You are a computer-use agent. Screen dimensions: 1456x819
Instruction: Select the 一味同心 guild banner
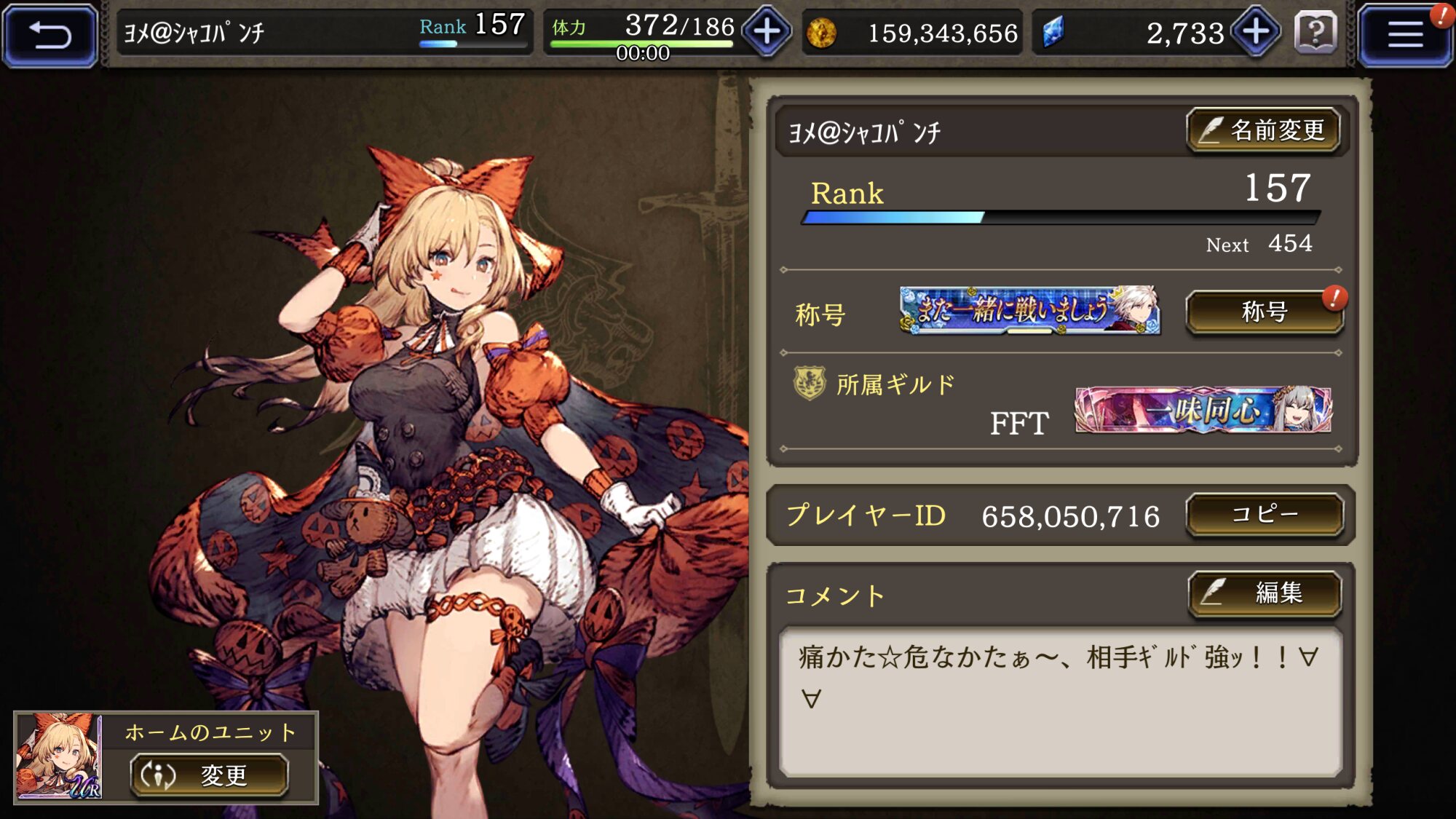point(1203,411)
